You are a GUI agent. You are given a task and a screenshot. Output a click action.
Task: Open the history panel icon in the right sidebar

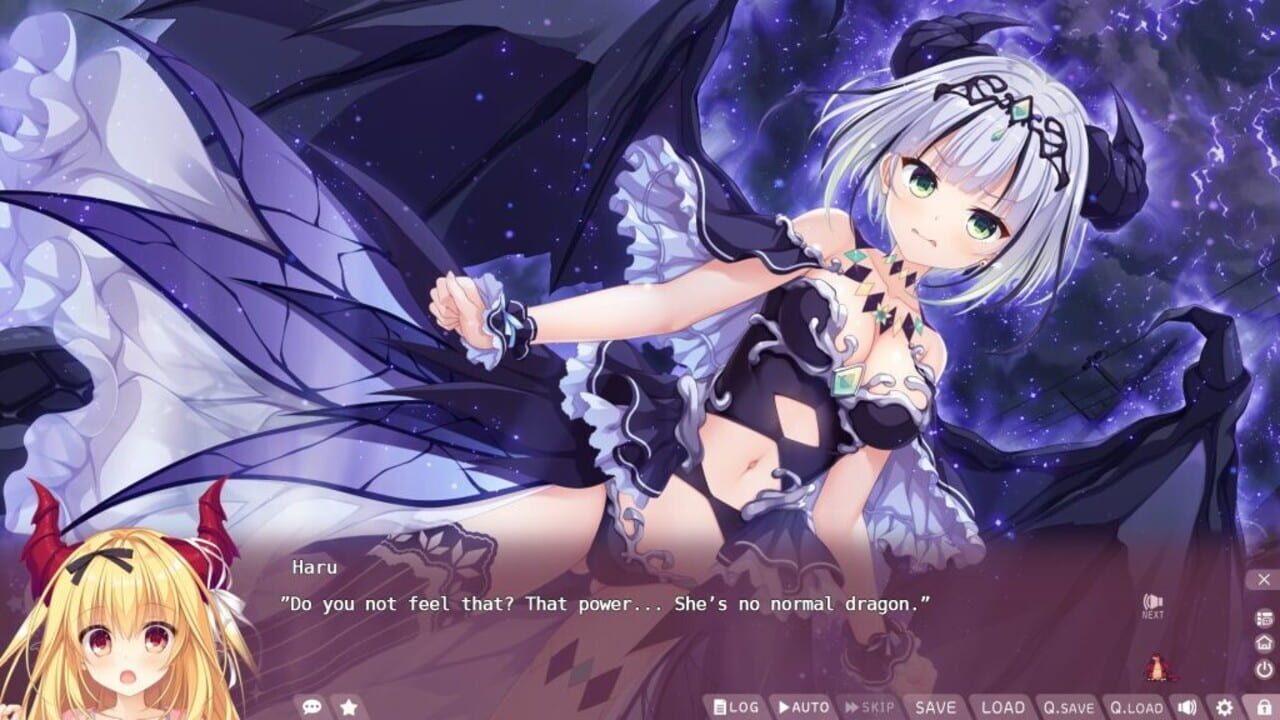point(1263,618)
